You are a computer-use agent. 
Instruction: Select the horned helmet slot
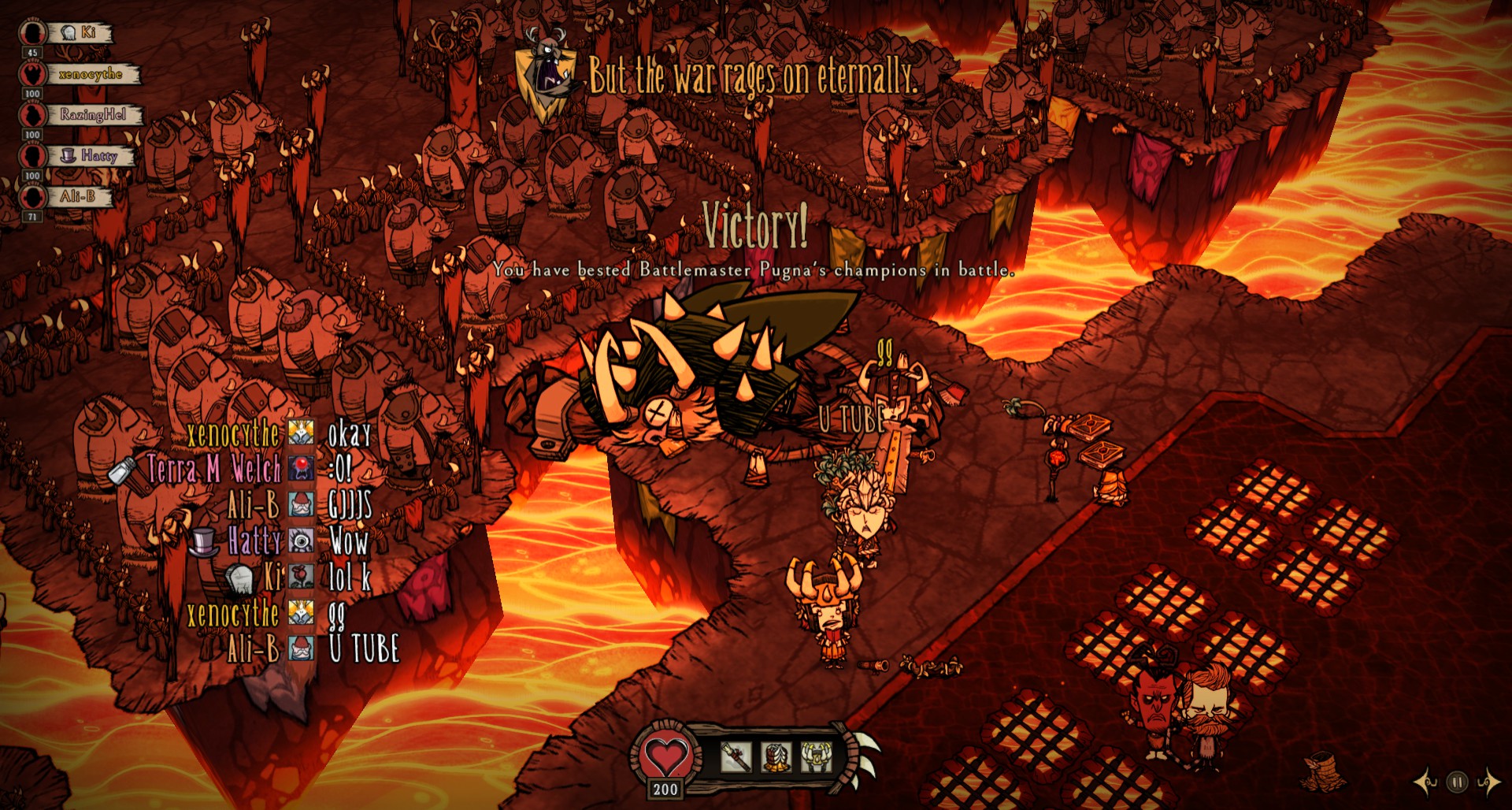816,757
